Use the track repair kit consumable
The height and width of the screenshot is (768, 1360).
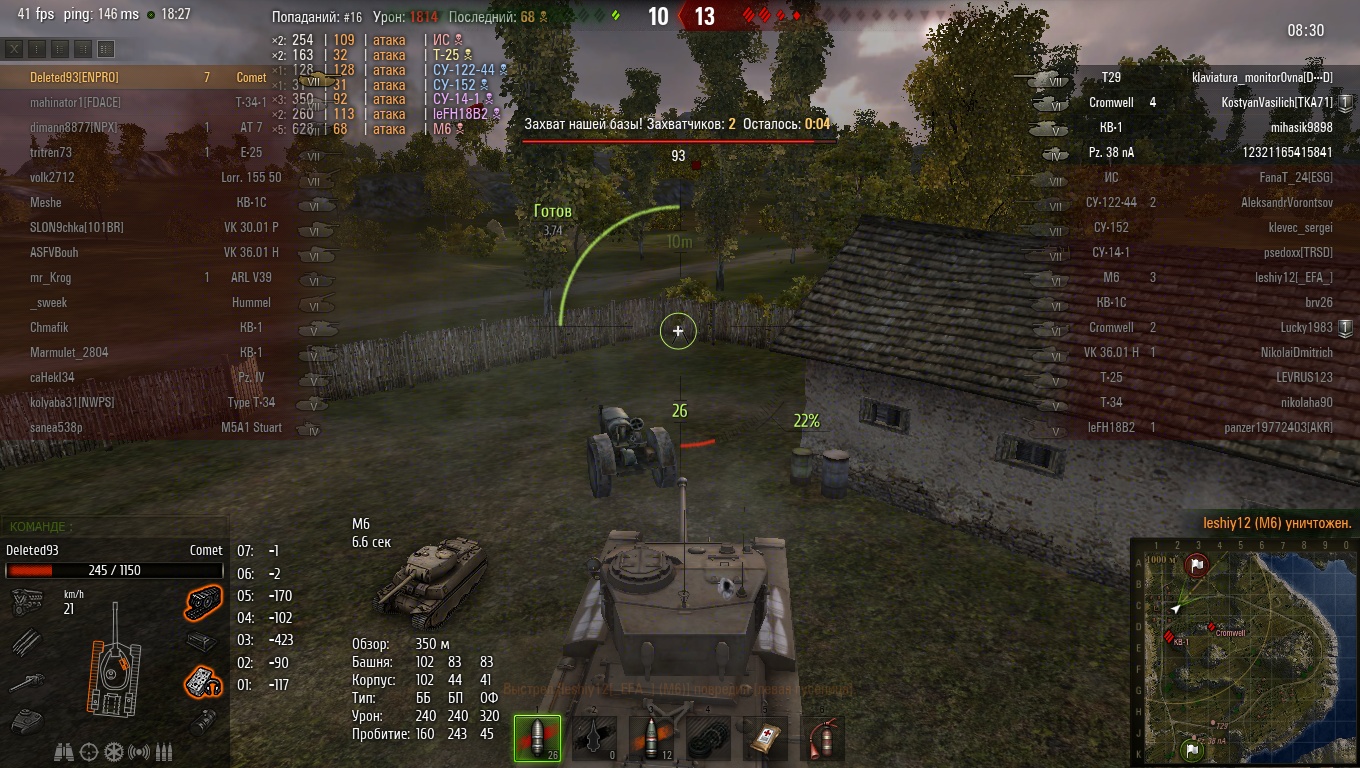click(708, 738)
